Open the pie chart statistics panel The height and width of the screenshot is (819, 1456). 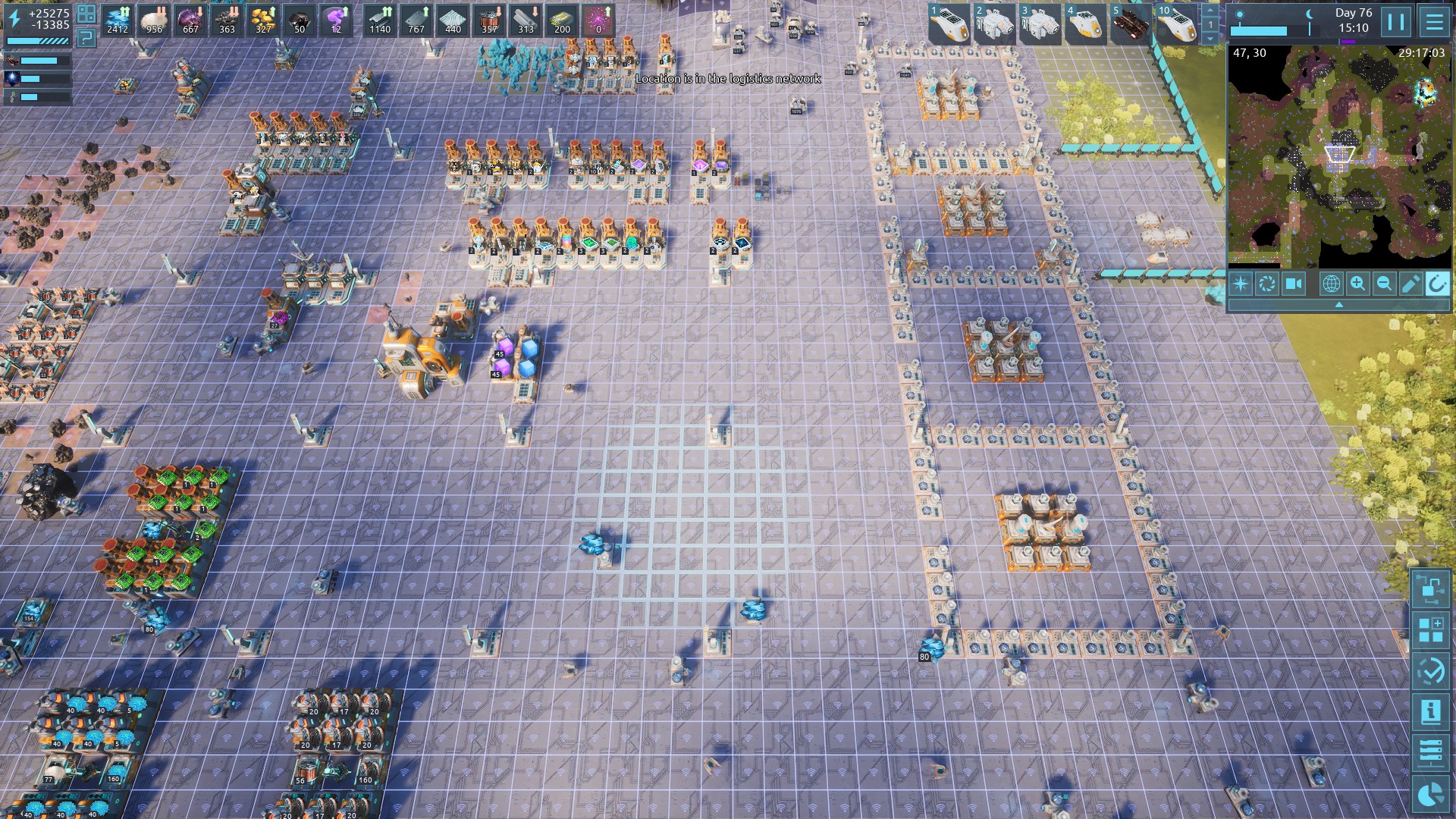[1431, 794]
